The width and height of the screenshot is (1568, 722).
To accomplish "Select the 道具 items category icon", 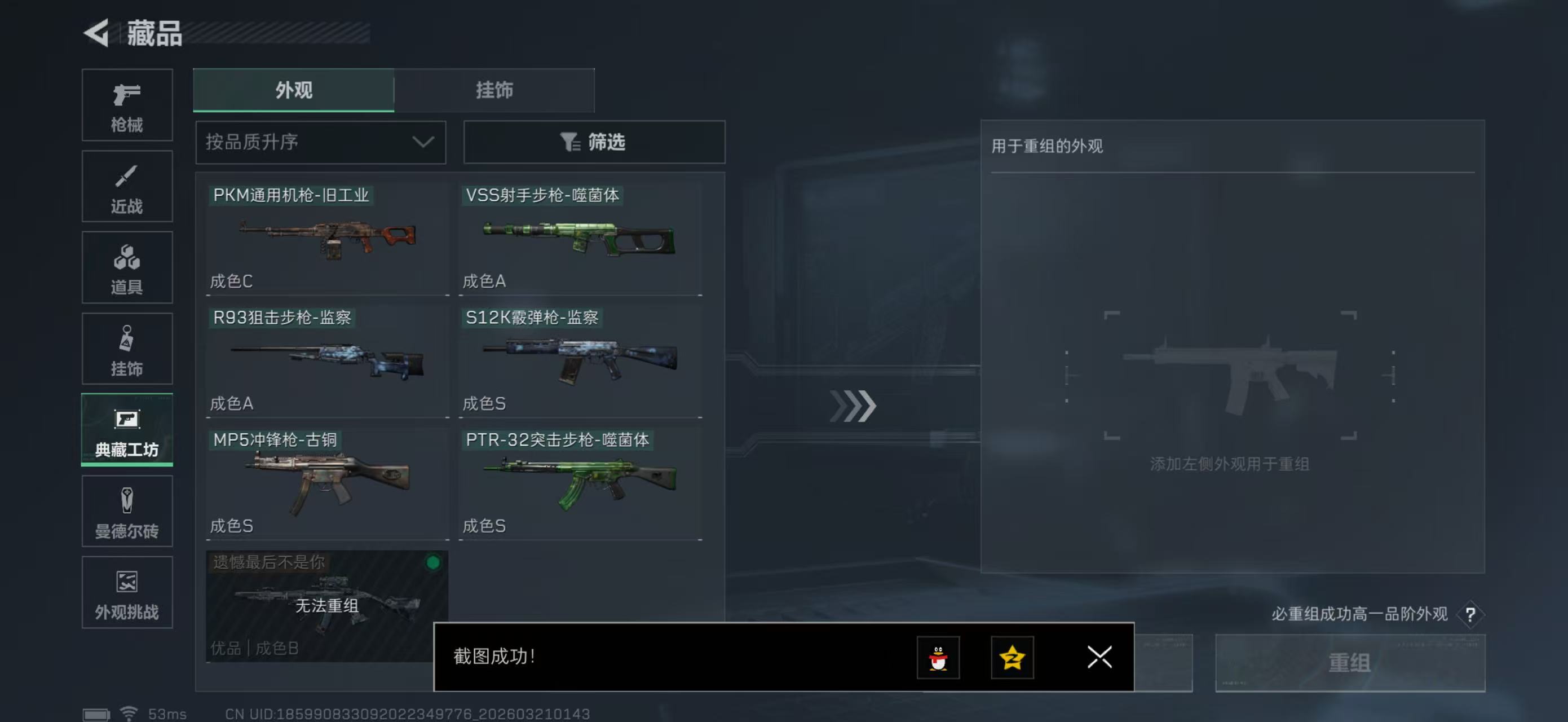I will pos(127,268).
